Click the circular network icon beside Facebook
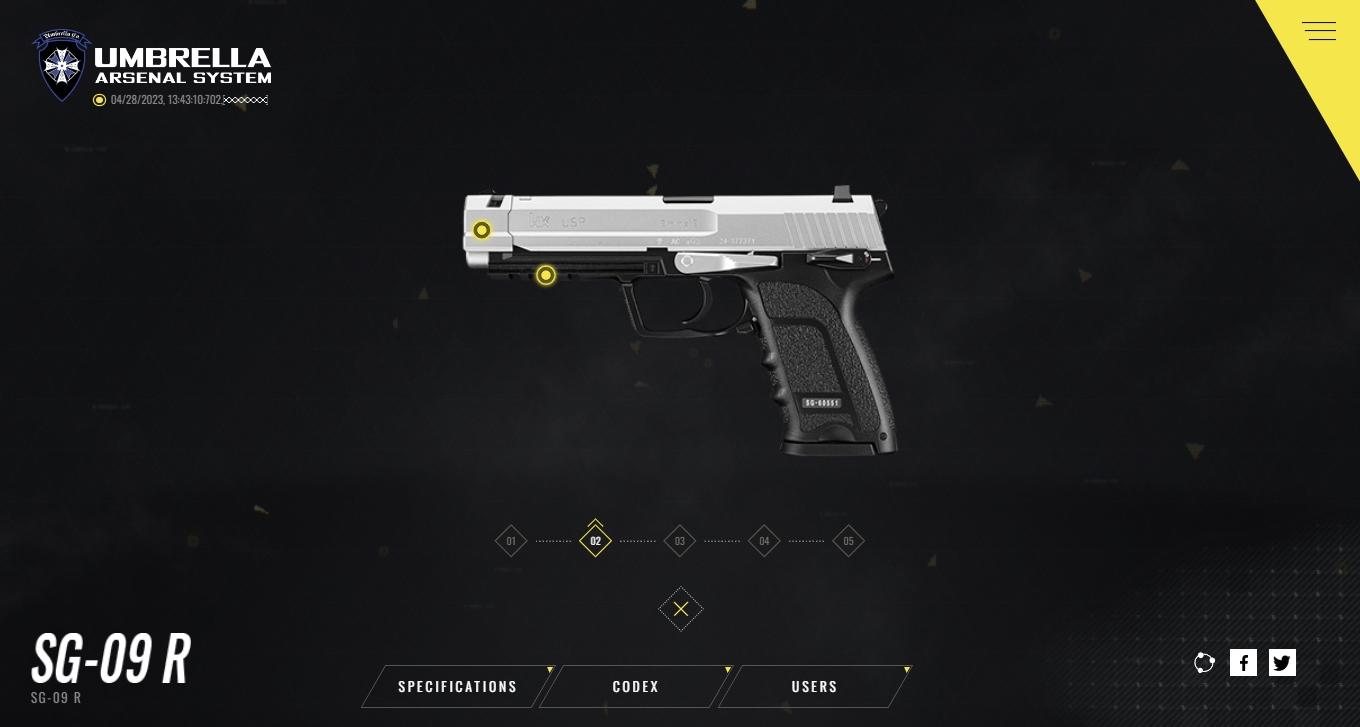This screenshot has width=1360, height=727. click(x=1204, y=662)
